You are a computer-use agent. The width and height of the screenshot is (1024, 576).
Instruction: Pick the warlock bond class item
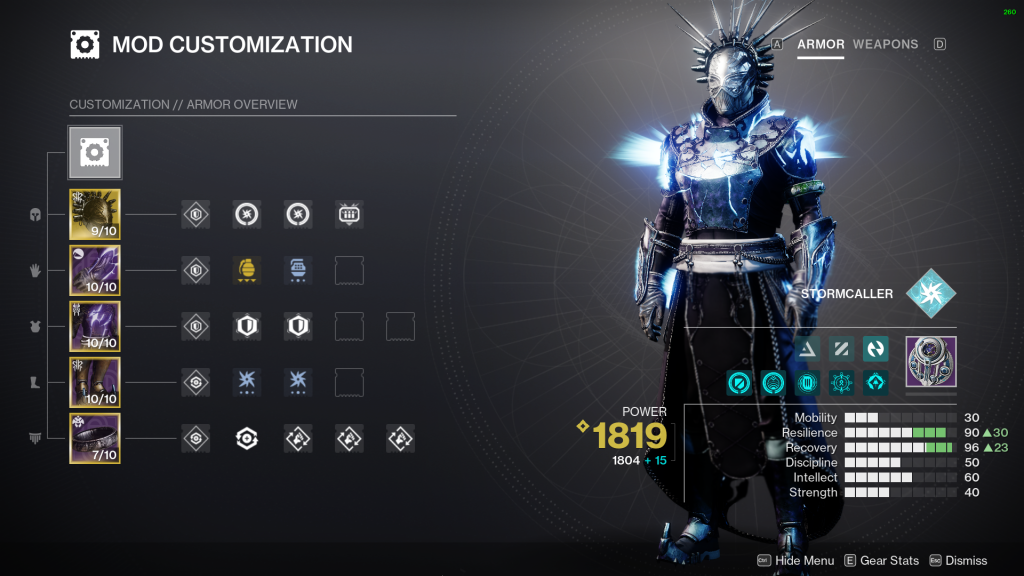click(x=95, y=438)
